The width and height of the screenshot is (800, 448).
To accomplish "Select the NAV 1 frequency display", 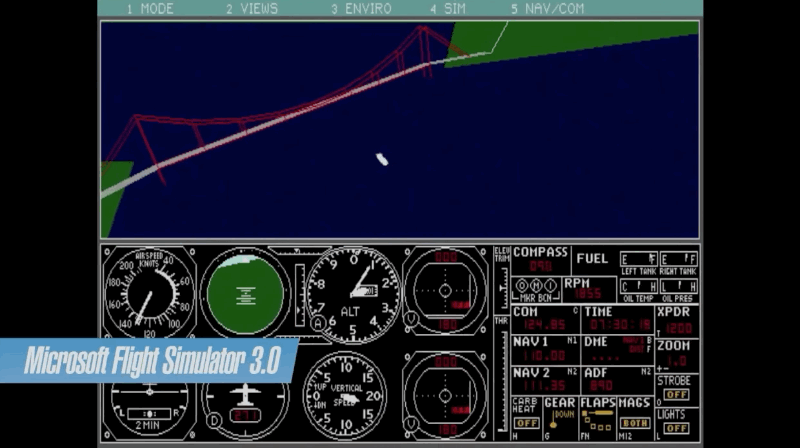I will click(538, 355).
